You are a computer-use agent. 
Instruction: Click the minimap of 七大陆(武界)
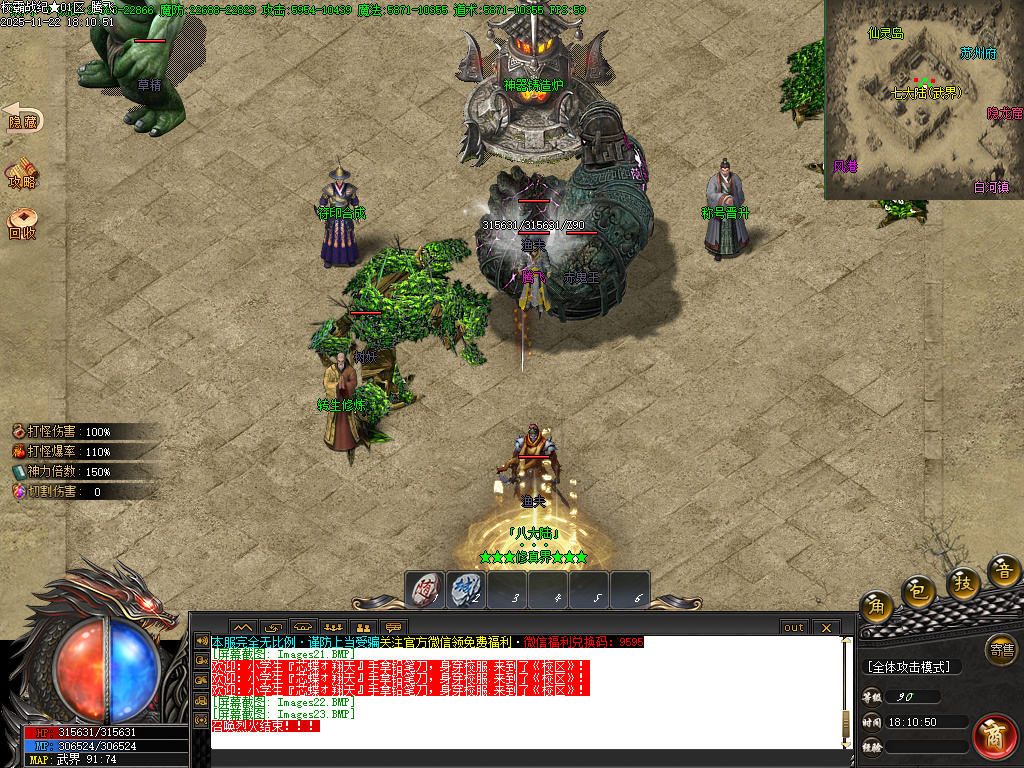pyautogui.click(x=923, y=98)
